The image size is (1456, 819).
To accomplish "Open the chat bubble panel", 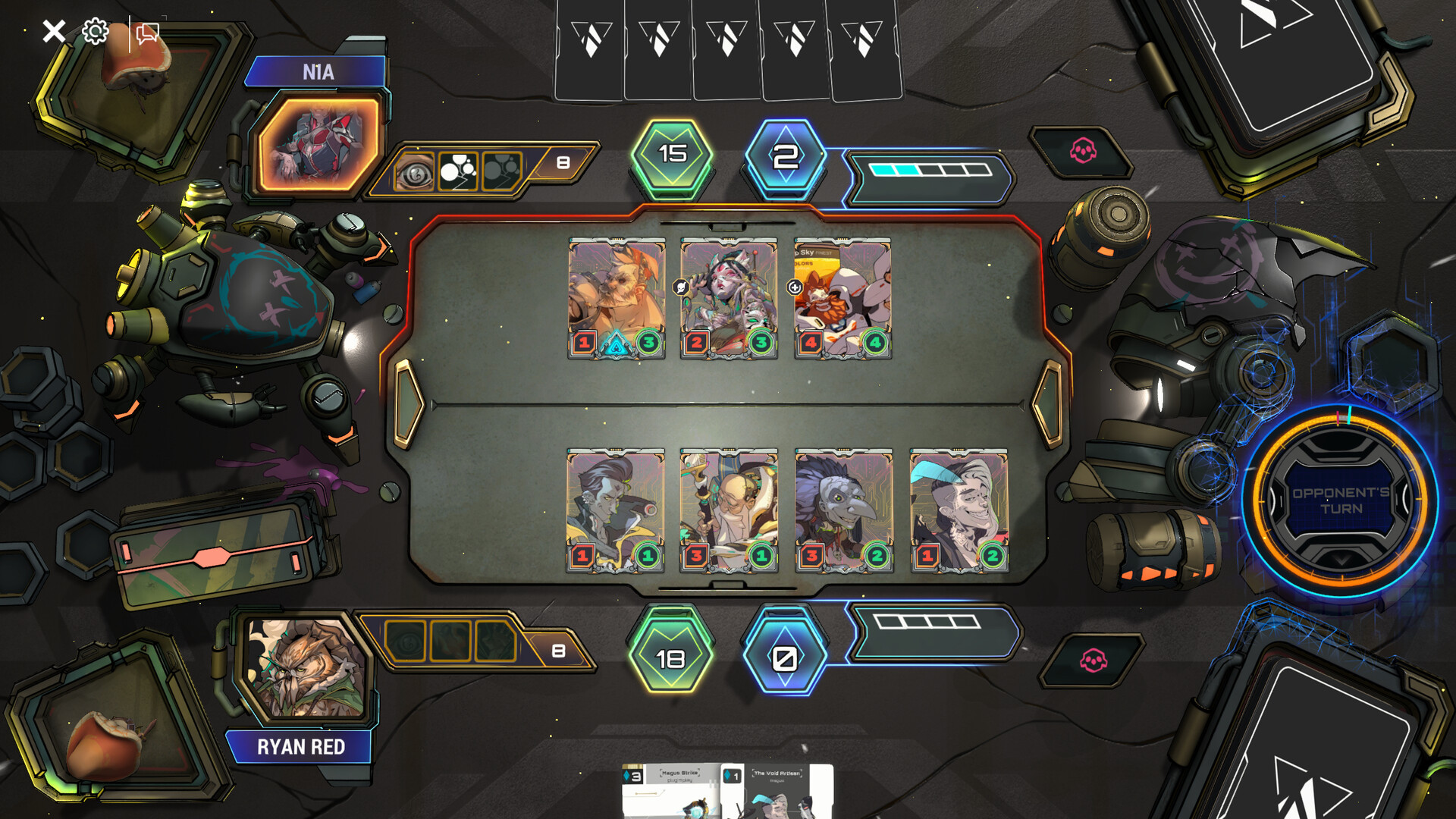I will [147, 33].
